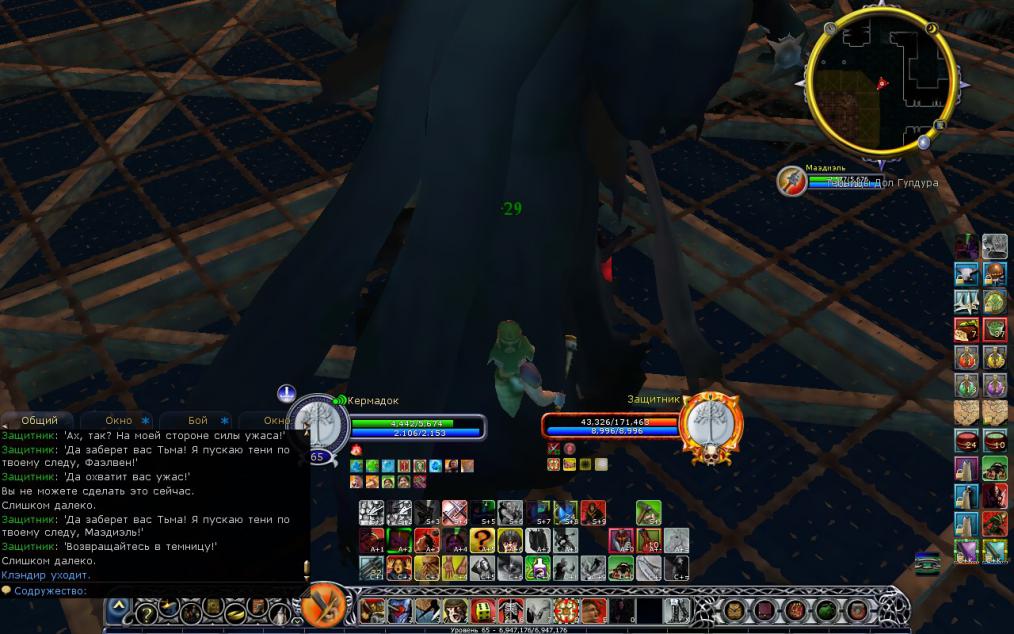Viewport: 1014px width, 634px height.
Task: Expand the main menu arrow button
Action: click(x=118, y=609)
